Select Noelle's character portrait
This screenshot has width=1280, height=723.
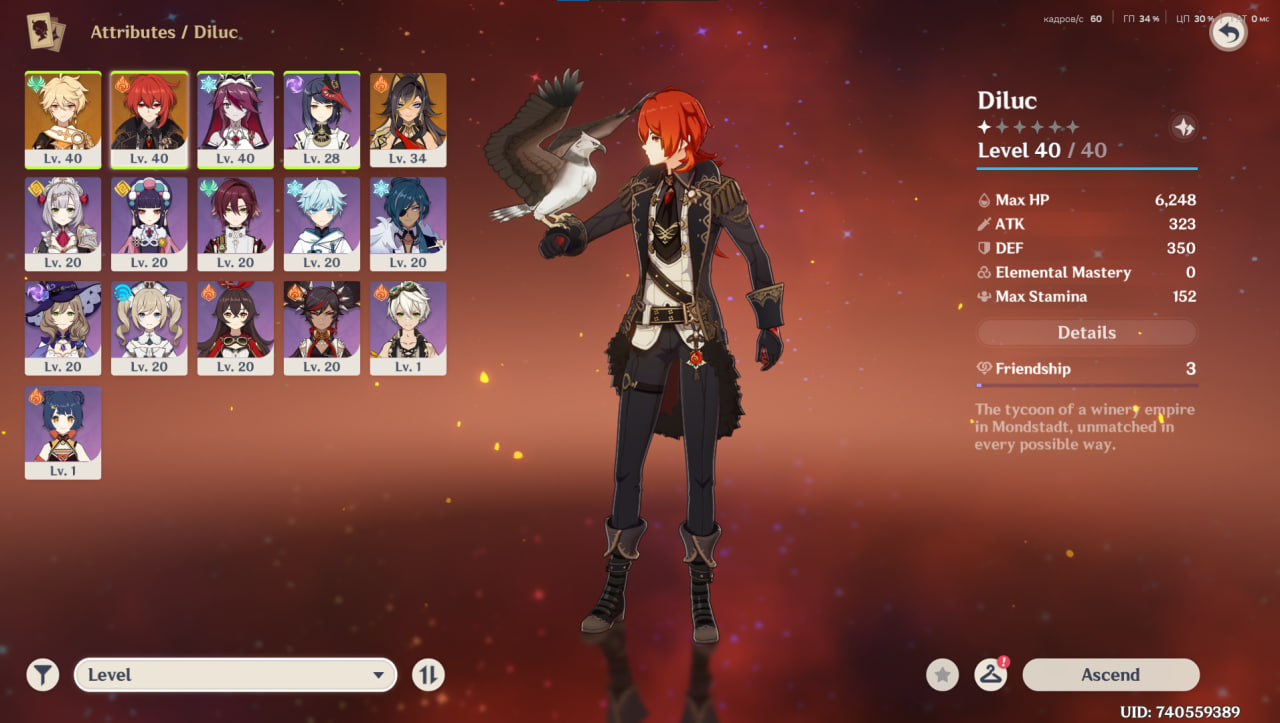point(63,223)
